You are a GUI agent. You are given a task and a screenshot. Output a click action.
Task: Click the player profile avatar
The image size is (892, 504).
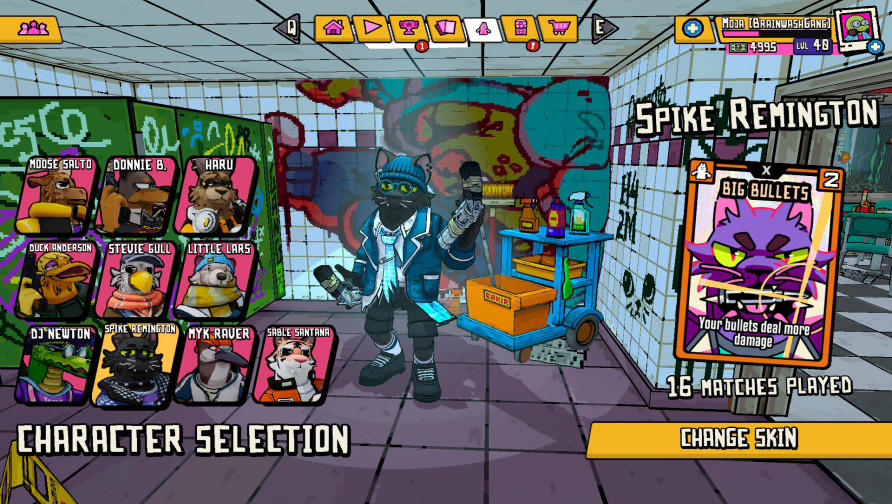click(855, 28)
